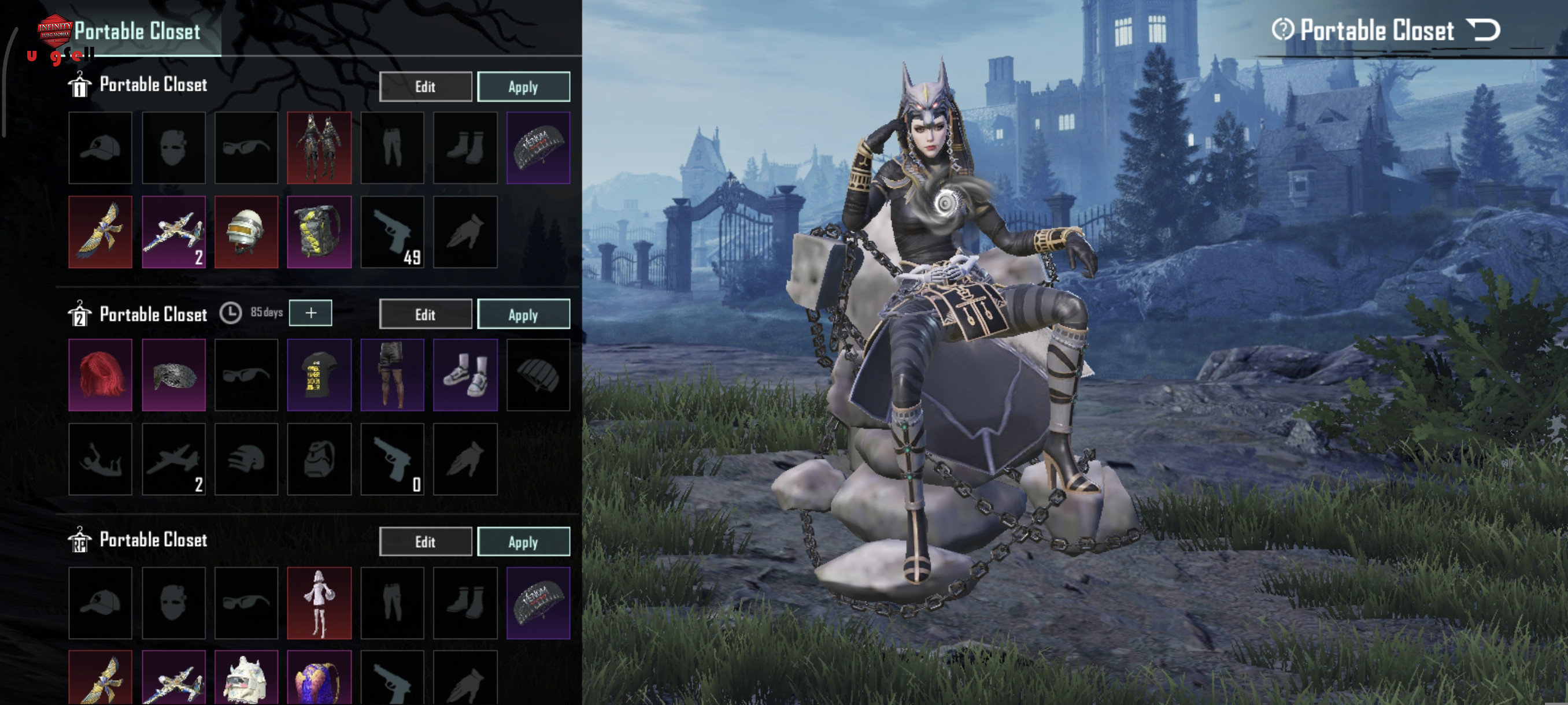The image size is (1568, 705).
Task: Extend closet duration with the plus button
Action: [x=310, y=313]
